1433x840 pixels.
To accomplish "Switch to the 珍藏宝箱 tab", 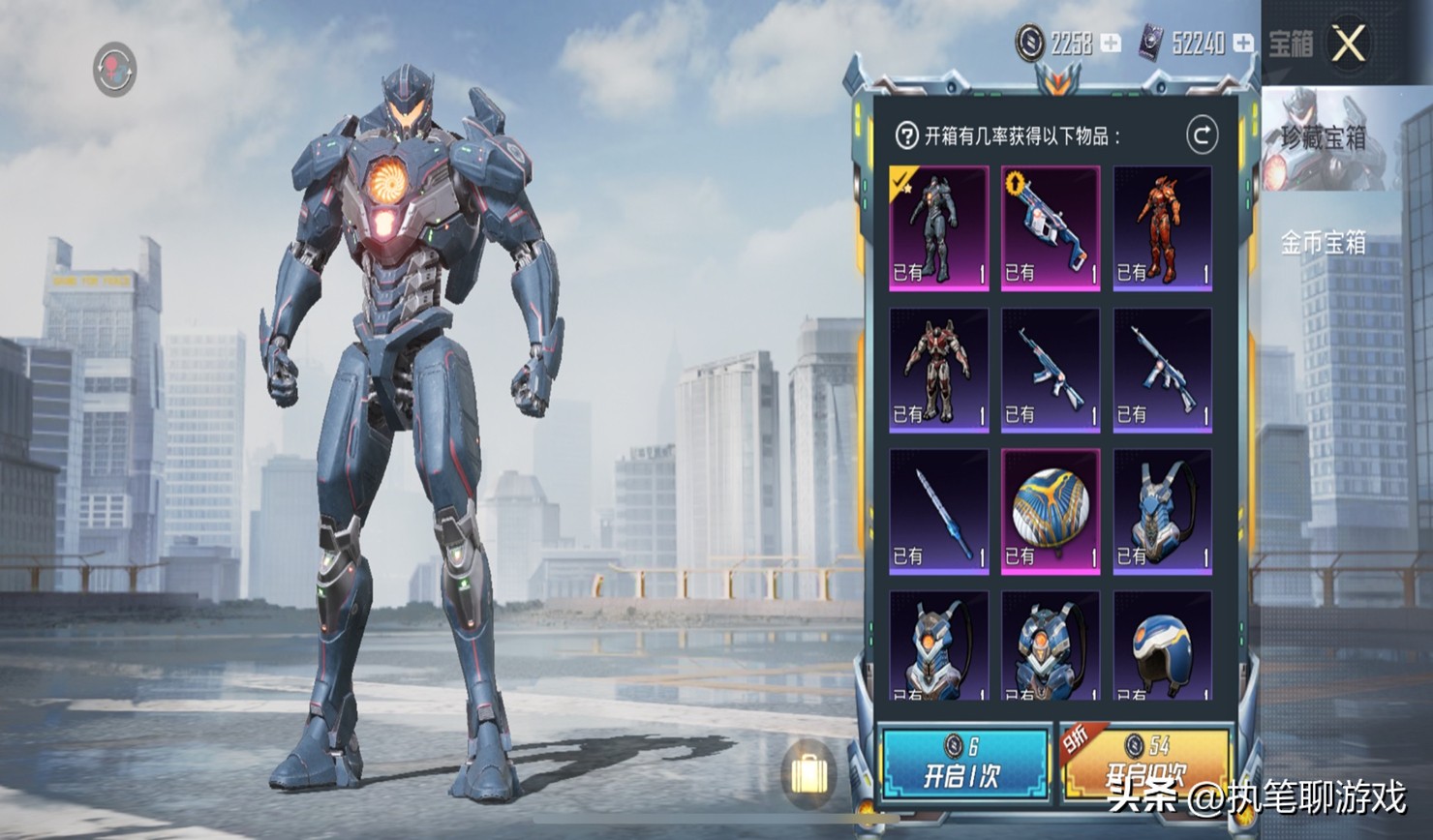I will [1324, 139].
